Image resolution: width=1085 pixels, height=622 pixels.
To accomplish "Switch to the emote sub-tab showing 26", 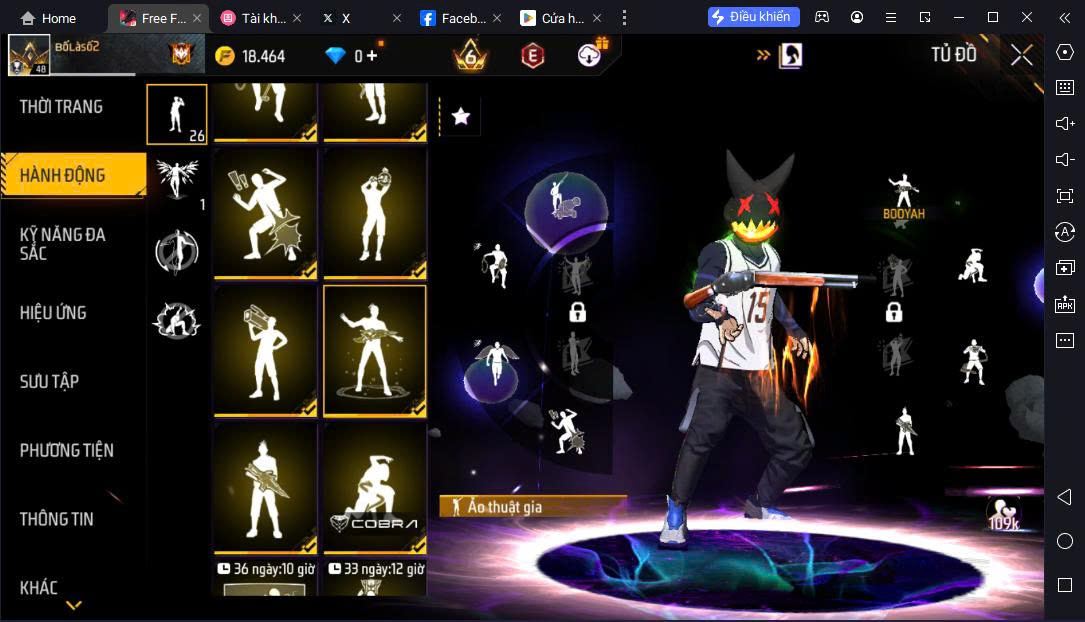I will (x=177, y=114).
